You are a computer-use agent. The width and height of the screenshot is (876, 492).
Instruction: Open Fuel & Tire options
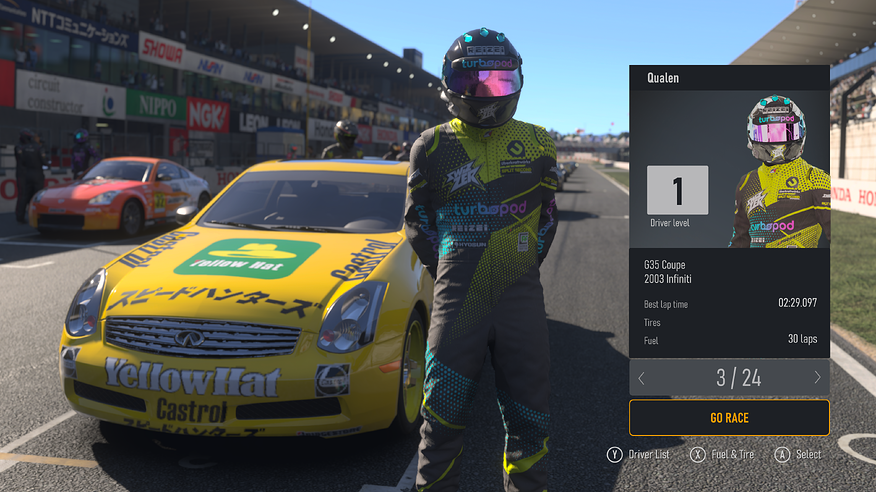[x=723, y=454]
